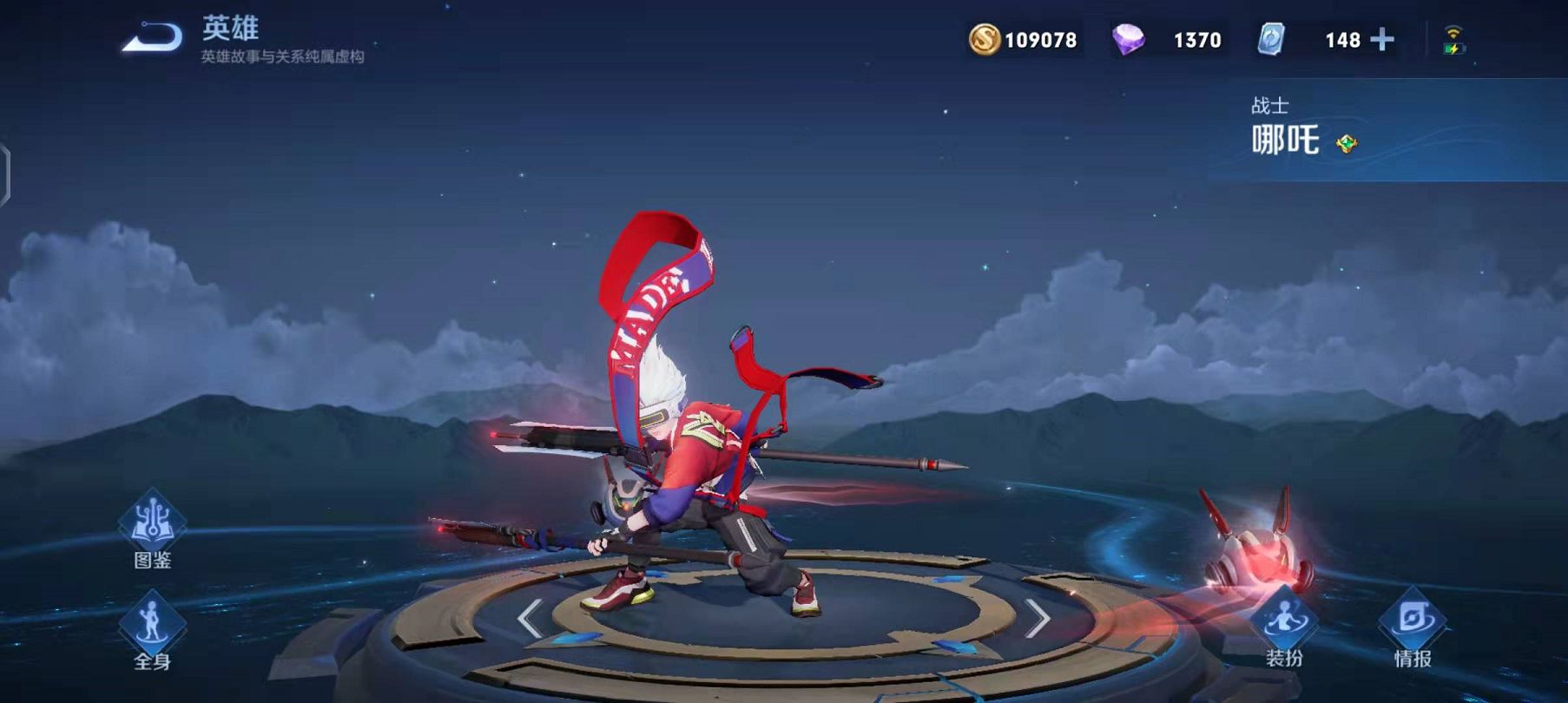
Task: Go back using the return arrow
Action: (152, 37)
